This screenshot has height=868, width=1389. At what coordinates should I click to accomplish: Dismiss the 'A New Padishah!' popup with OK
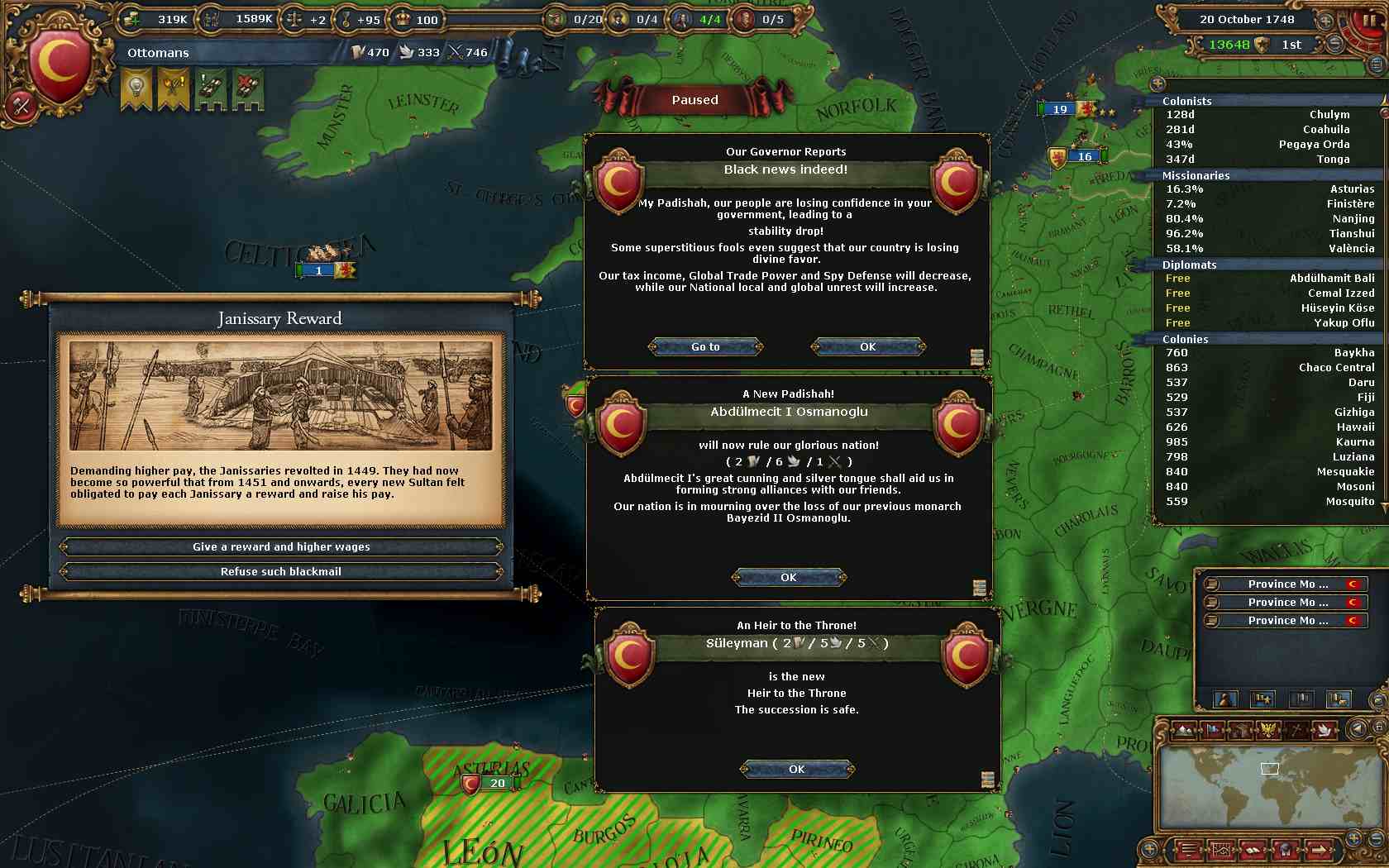[x=789, y=578]
